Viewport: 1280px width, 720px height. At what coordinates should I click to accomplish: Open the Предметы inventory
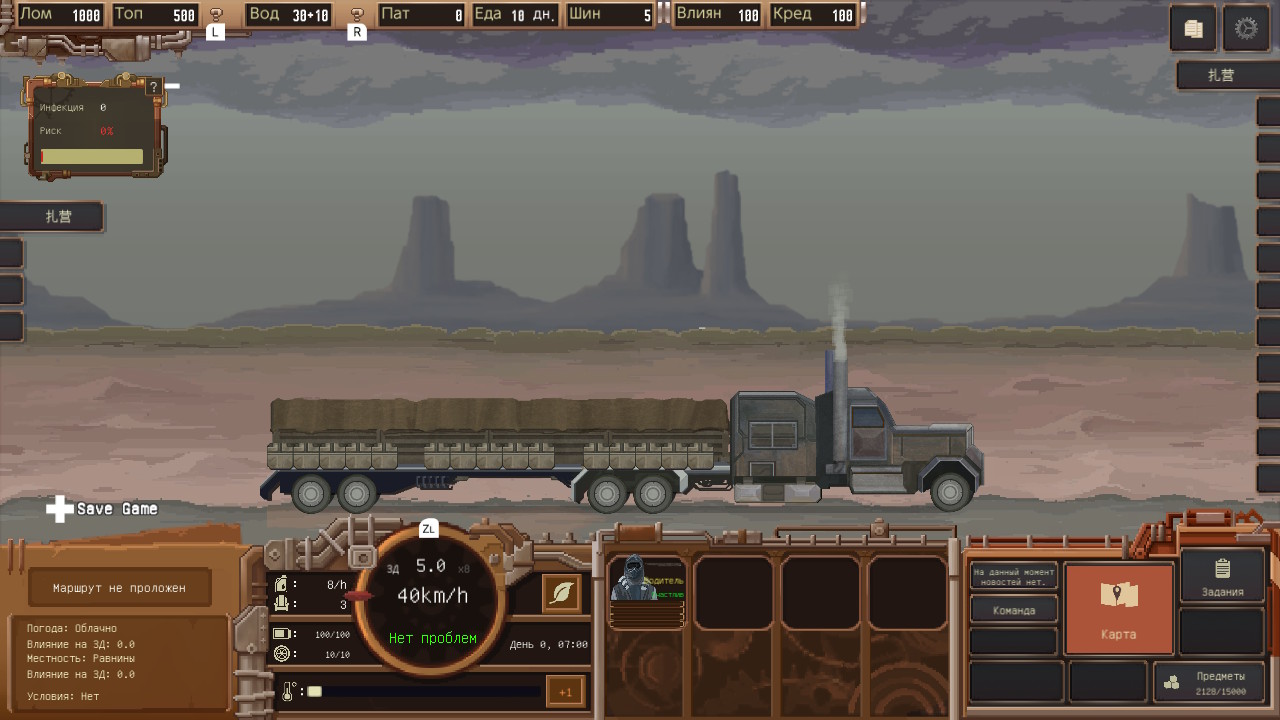pos(1208,682)
